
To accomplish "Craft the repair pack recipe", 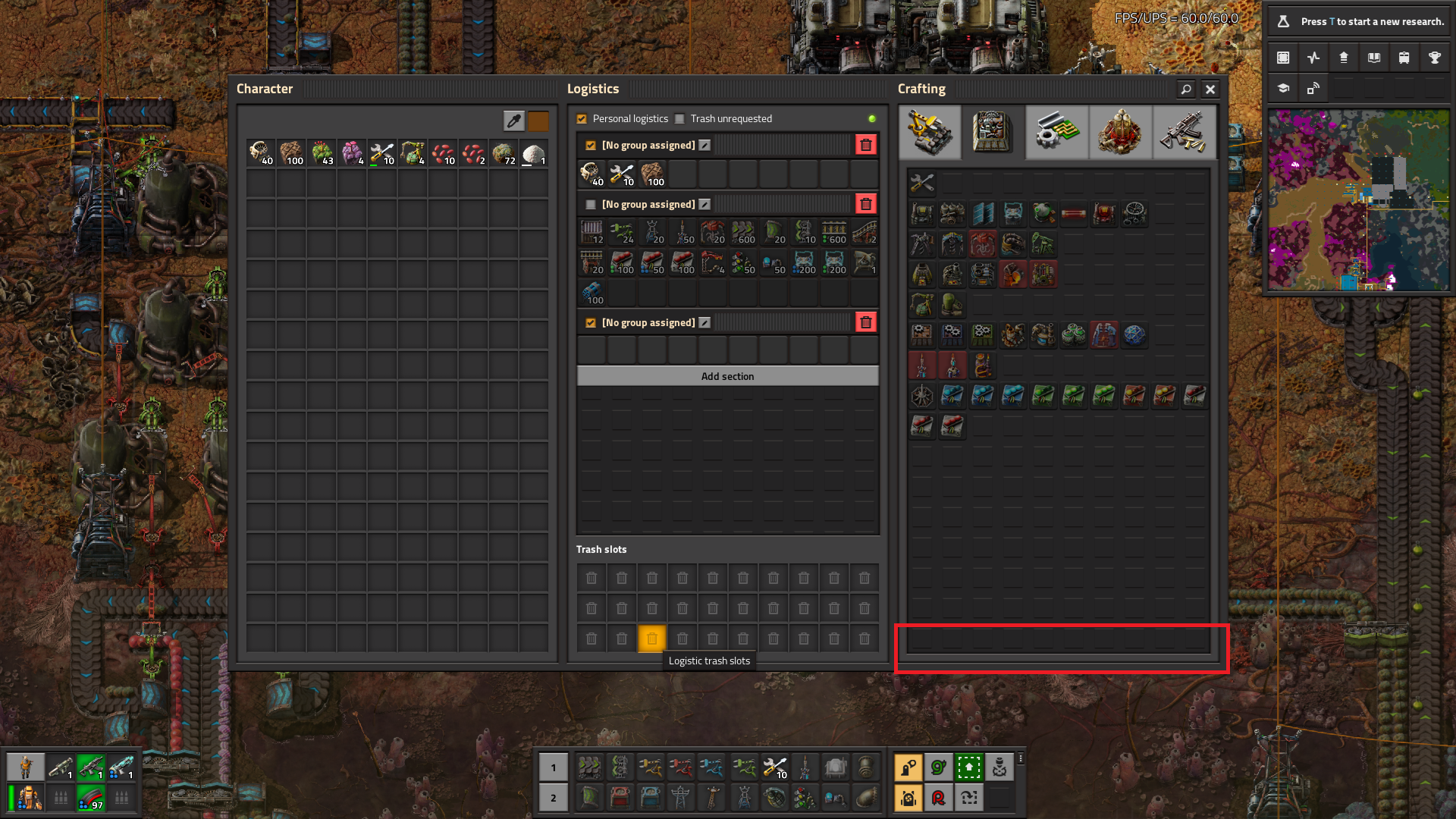I will 922,183.
